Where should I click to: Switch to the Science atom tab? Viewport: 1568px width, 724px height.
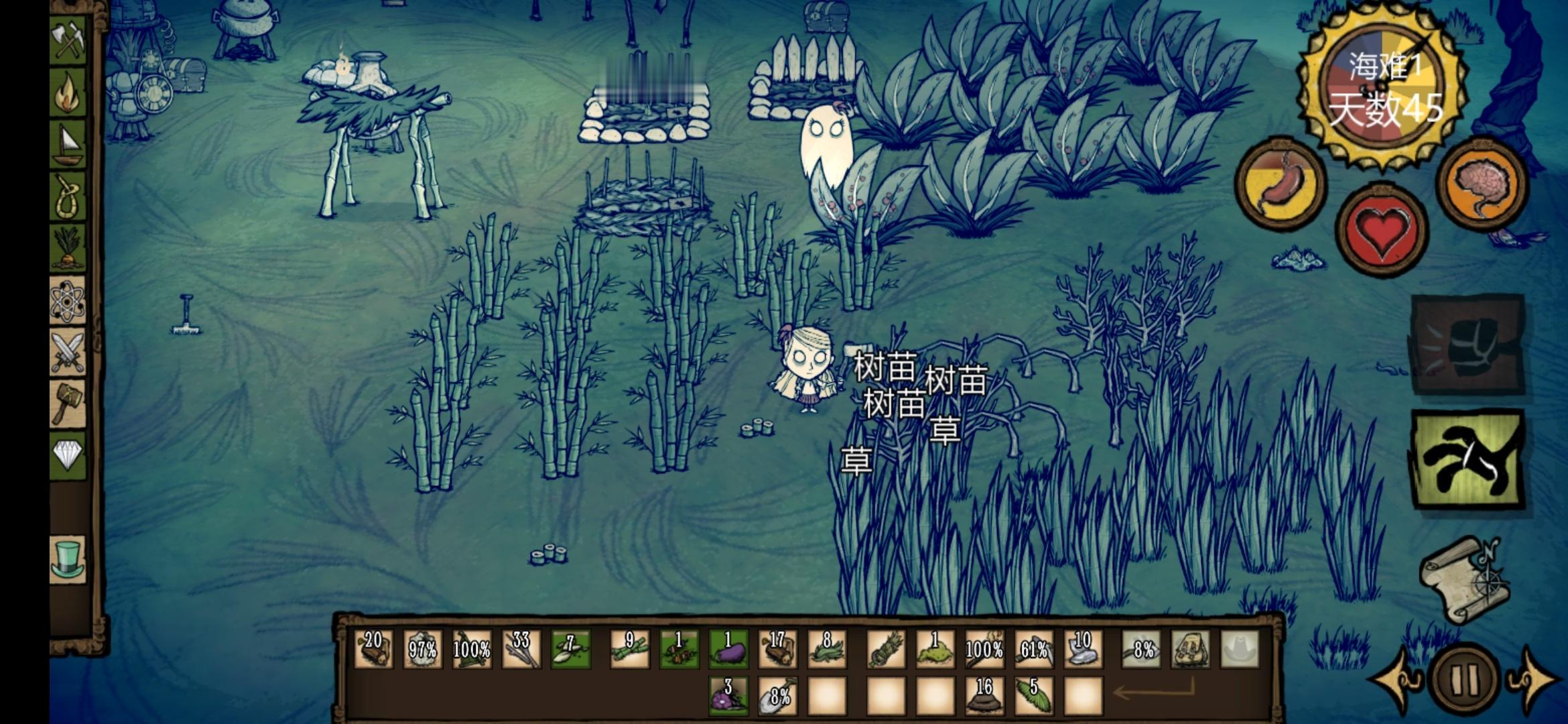[68, 300]
